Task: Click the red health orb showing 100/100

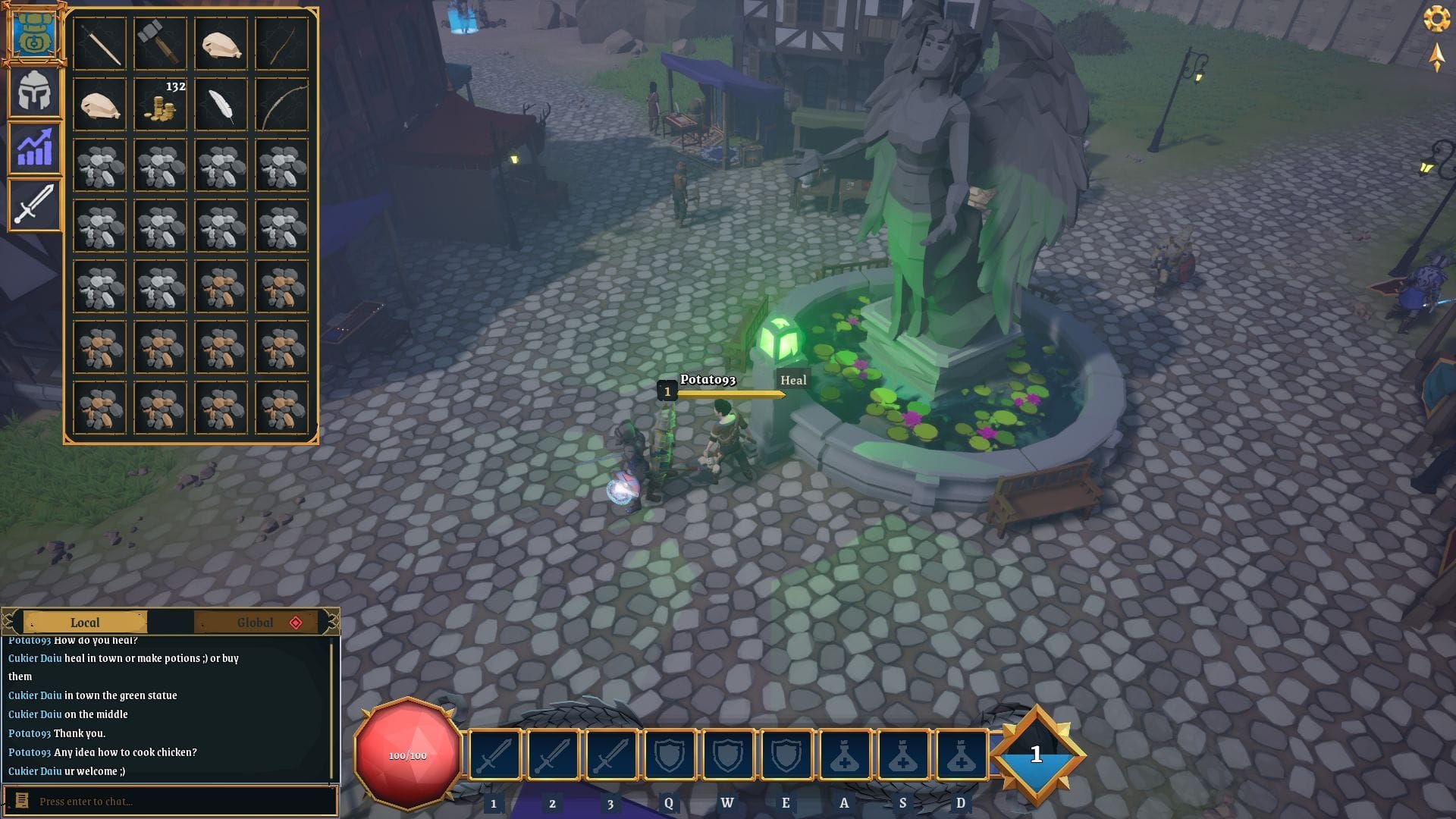Action: (407, 755)
